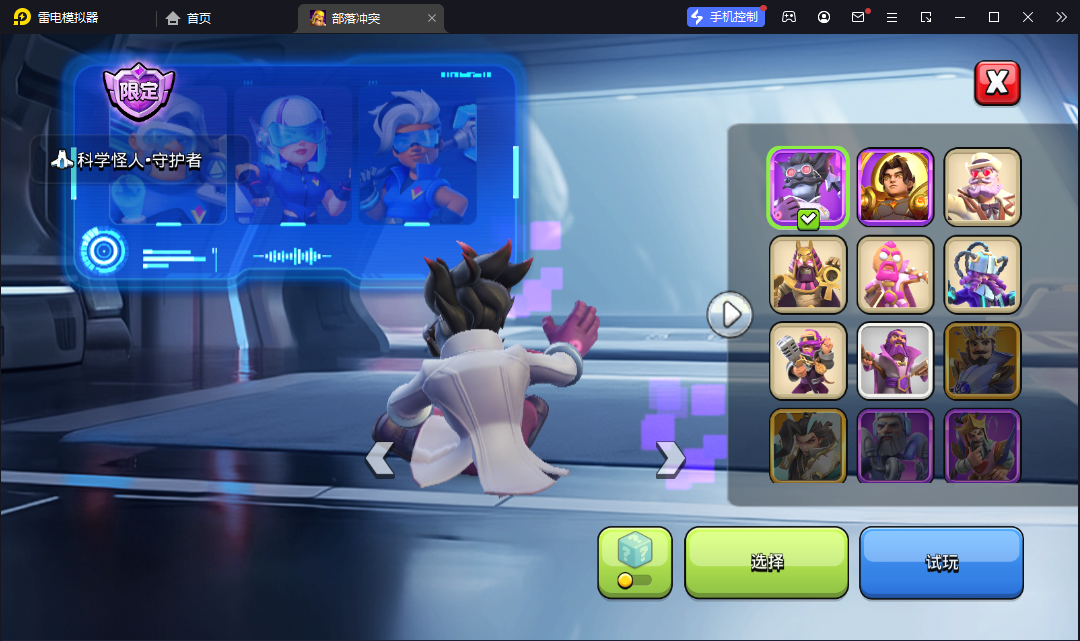Choose the dark-haired golden armor skin
This screenshot has height=641, width=1080.
895,187
